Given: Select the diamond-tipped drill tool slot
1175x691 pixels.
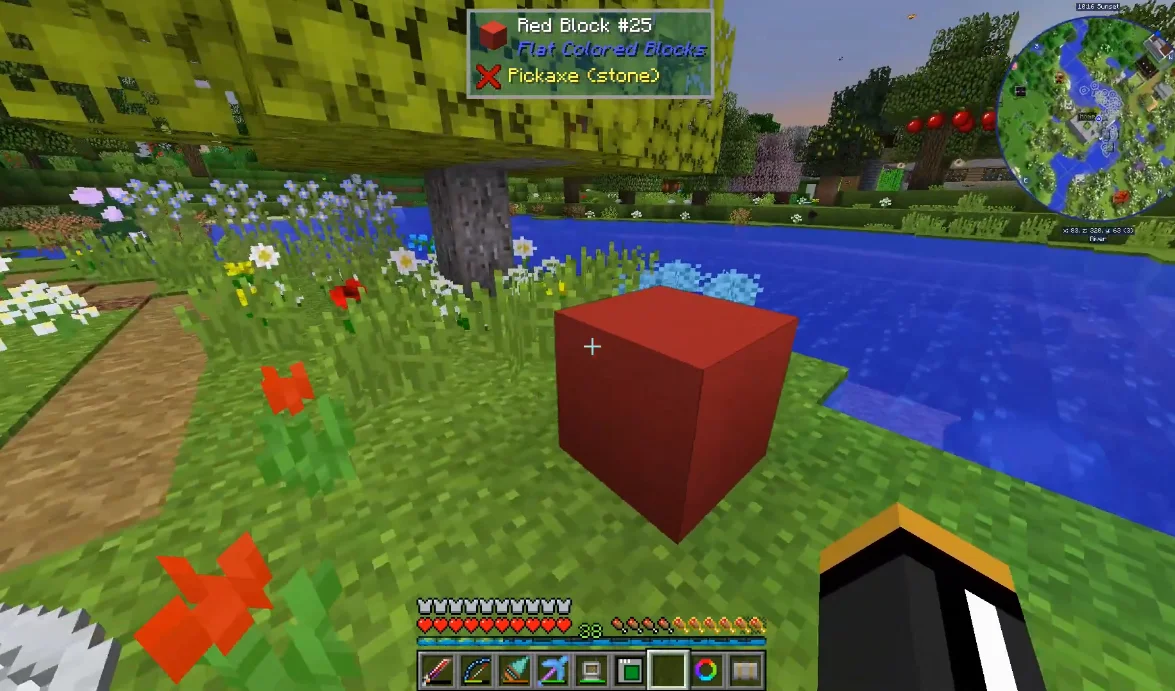Looking at the screenshot, I should 514,669.
